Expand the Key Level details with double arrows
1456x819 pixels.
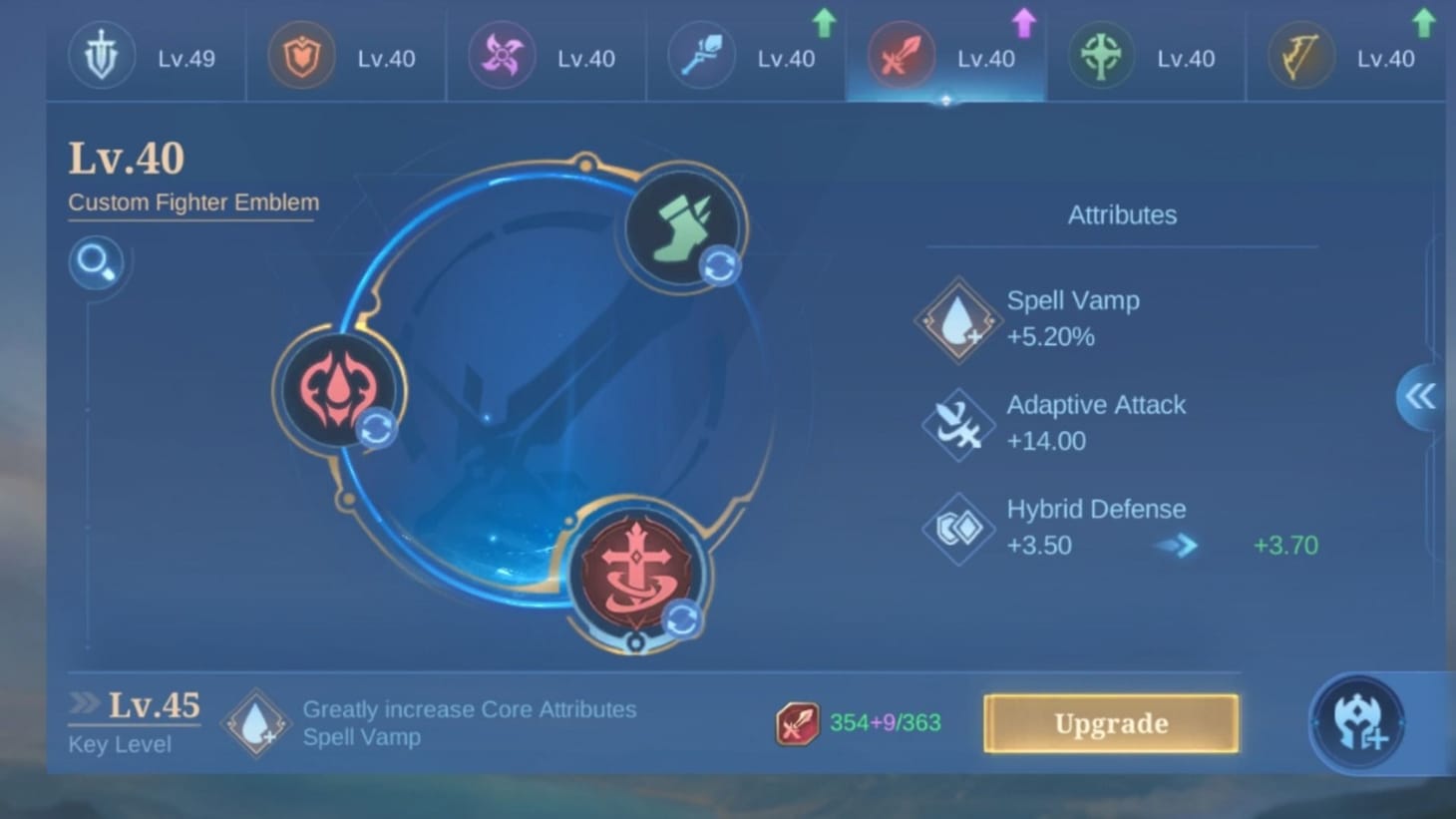click(82, 702)
